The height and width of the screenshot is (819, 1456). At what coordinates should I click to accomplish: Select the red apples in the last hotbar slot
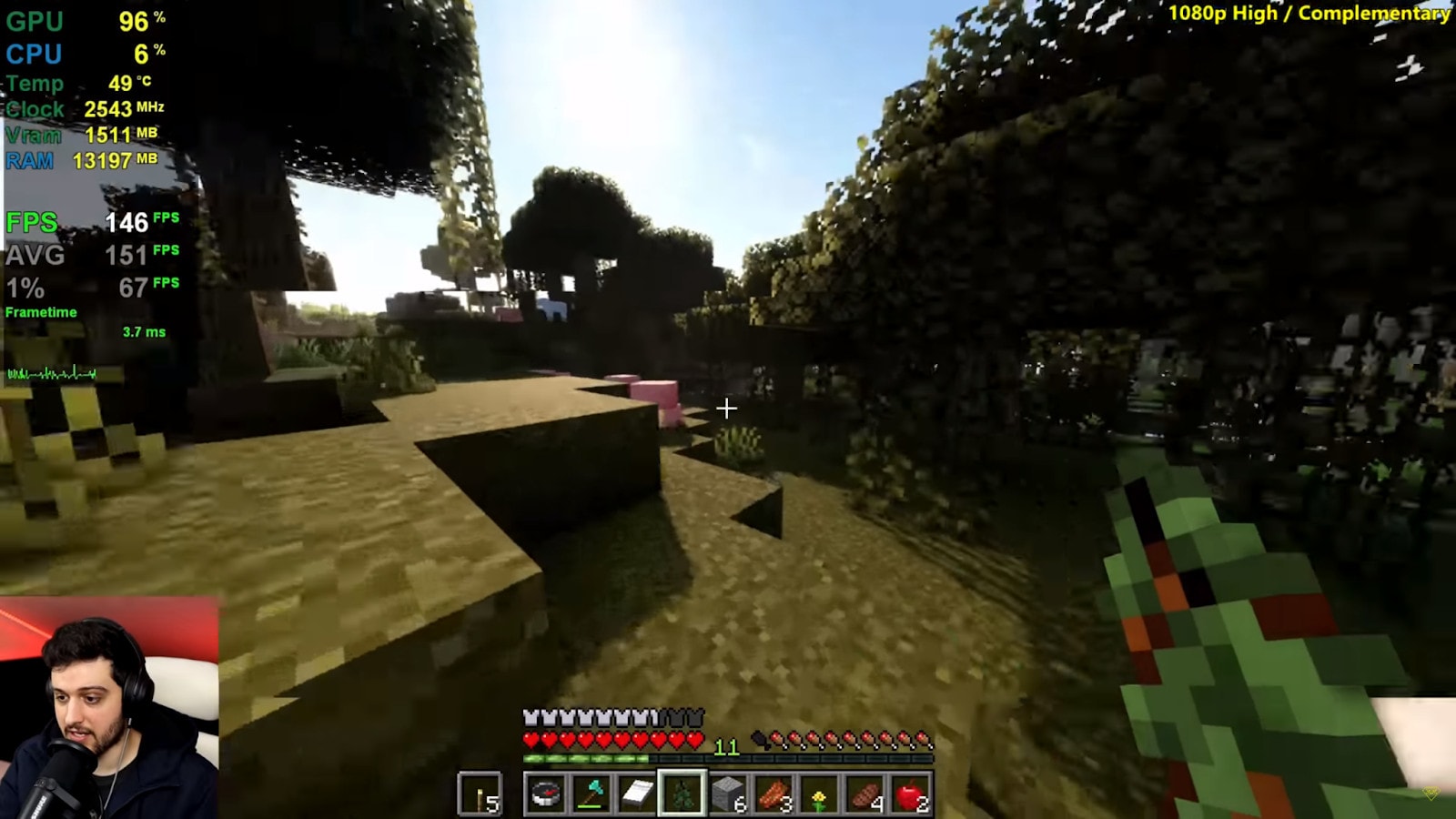click(908, 794)
